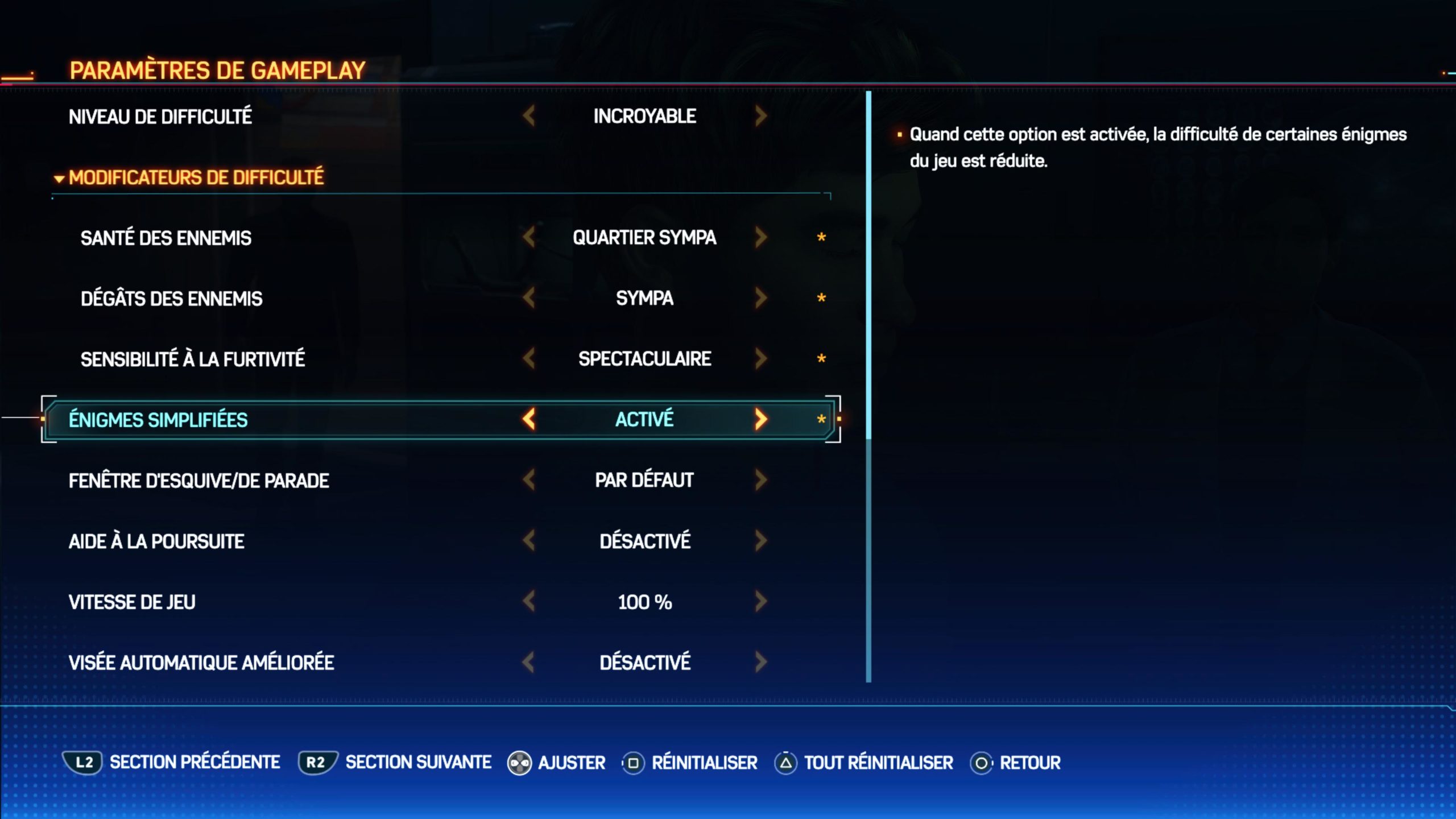This screenshot has height=819, width=1456.
Task: Raise Santé des ennemis using right arrow
Action: (761, 237)
